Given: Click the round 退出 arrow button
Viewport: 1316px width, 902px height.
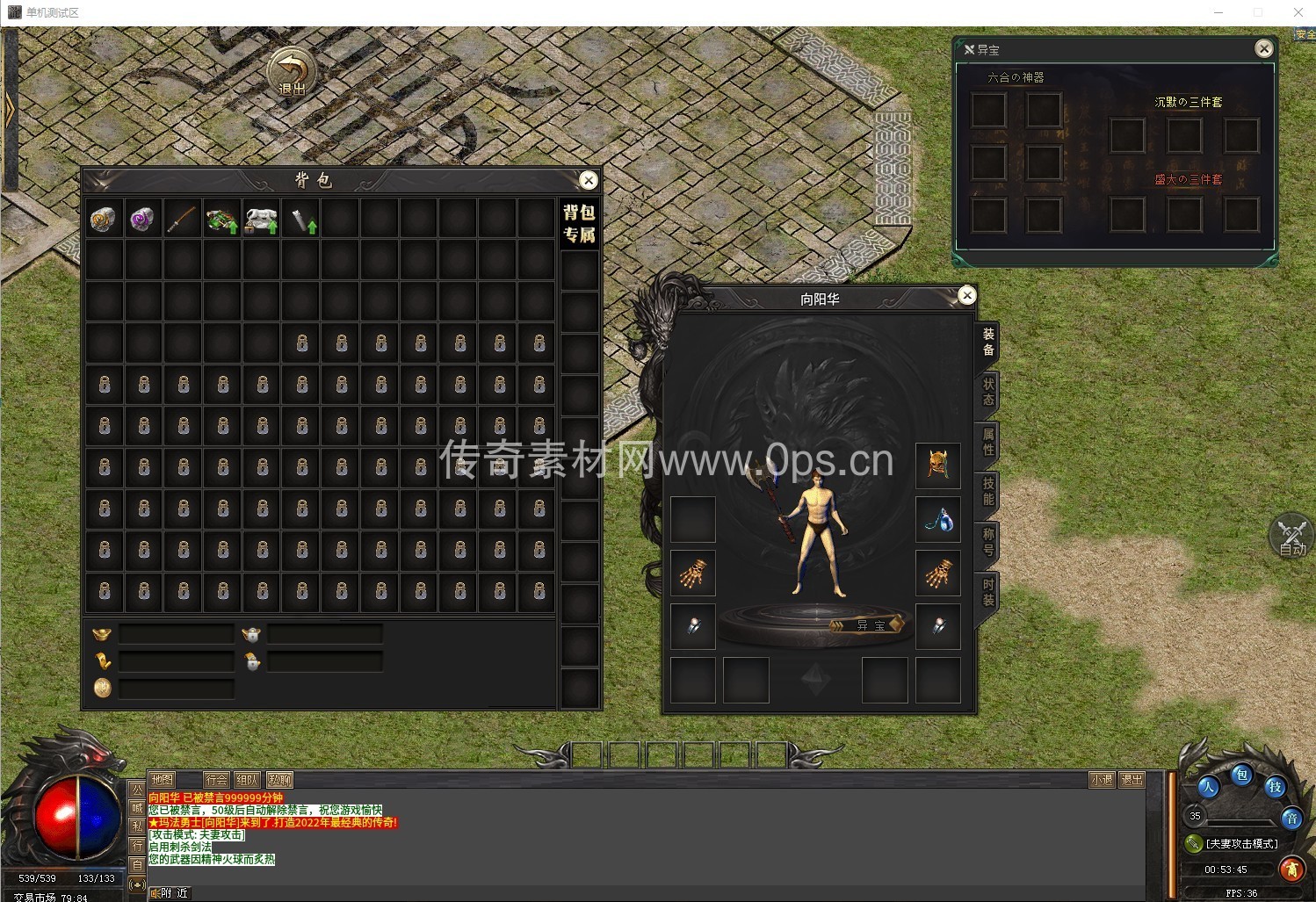Looking at the screenshot, I should tap(292, 73).
